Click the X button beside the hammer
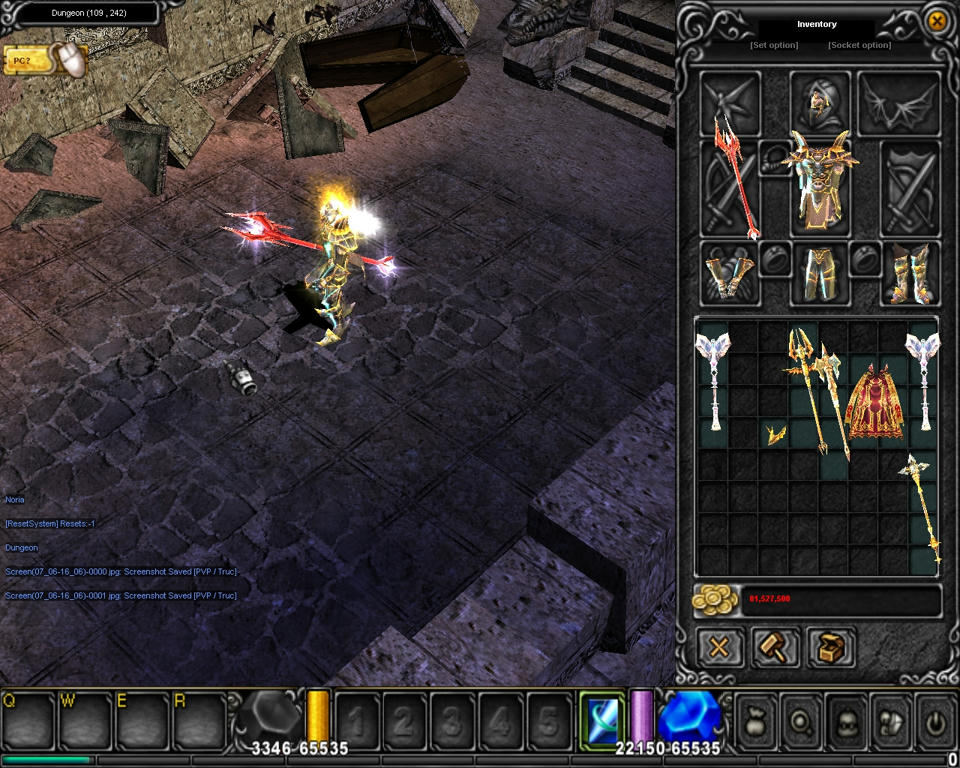The width and height of the screenshot is (960, 768). [720, 647]
